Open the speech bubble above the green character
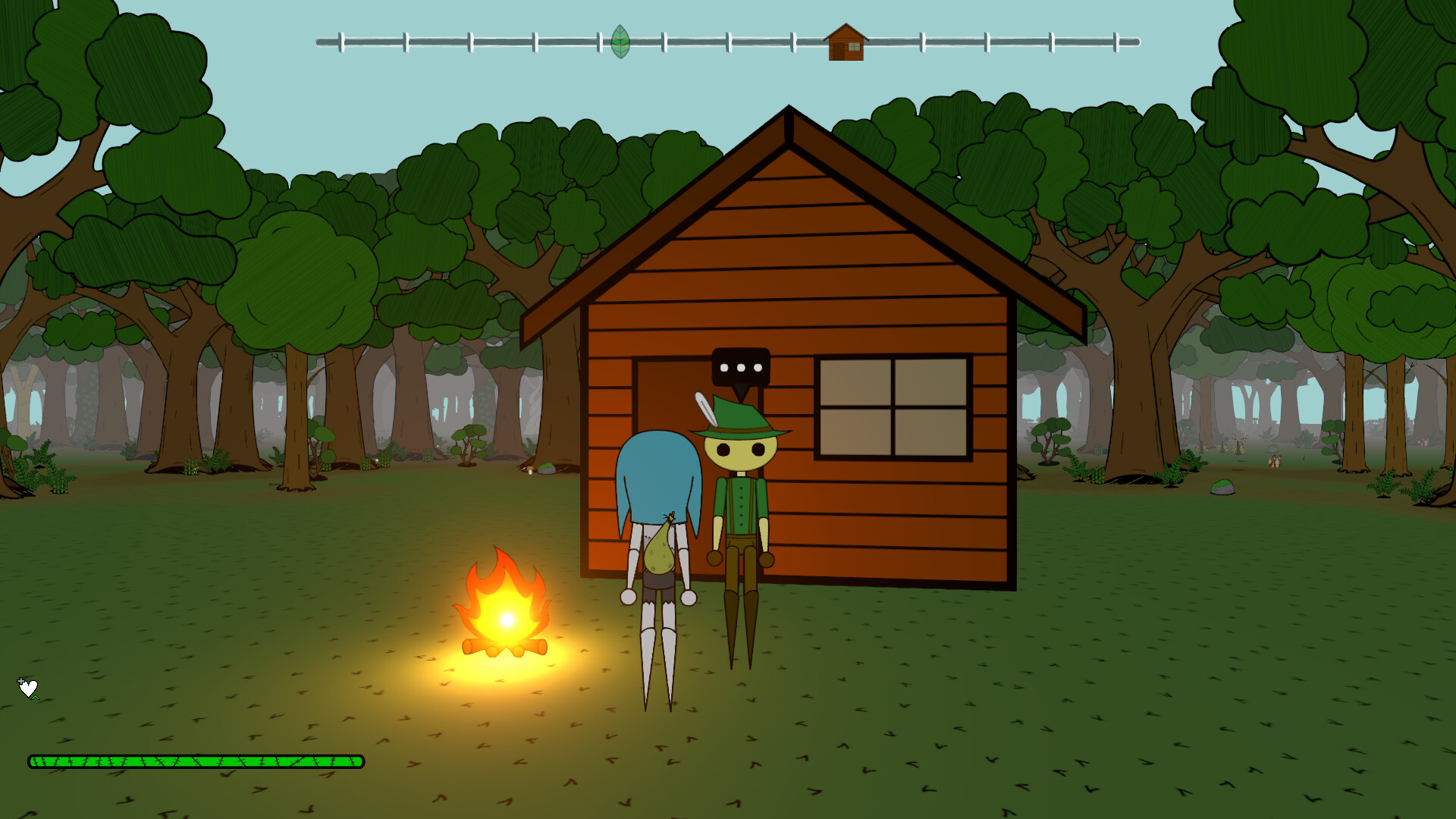The width and height of the screenshot is (1456, 819). click(739, 367)
